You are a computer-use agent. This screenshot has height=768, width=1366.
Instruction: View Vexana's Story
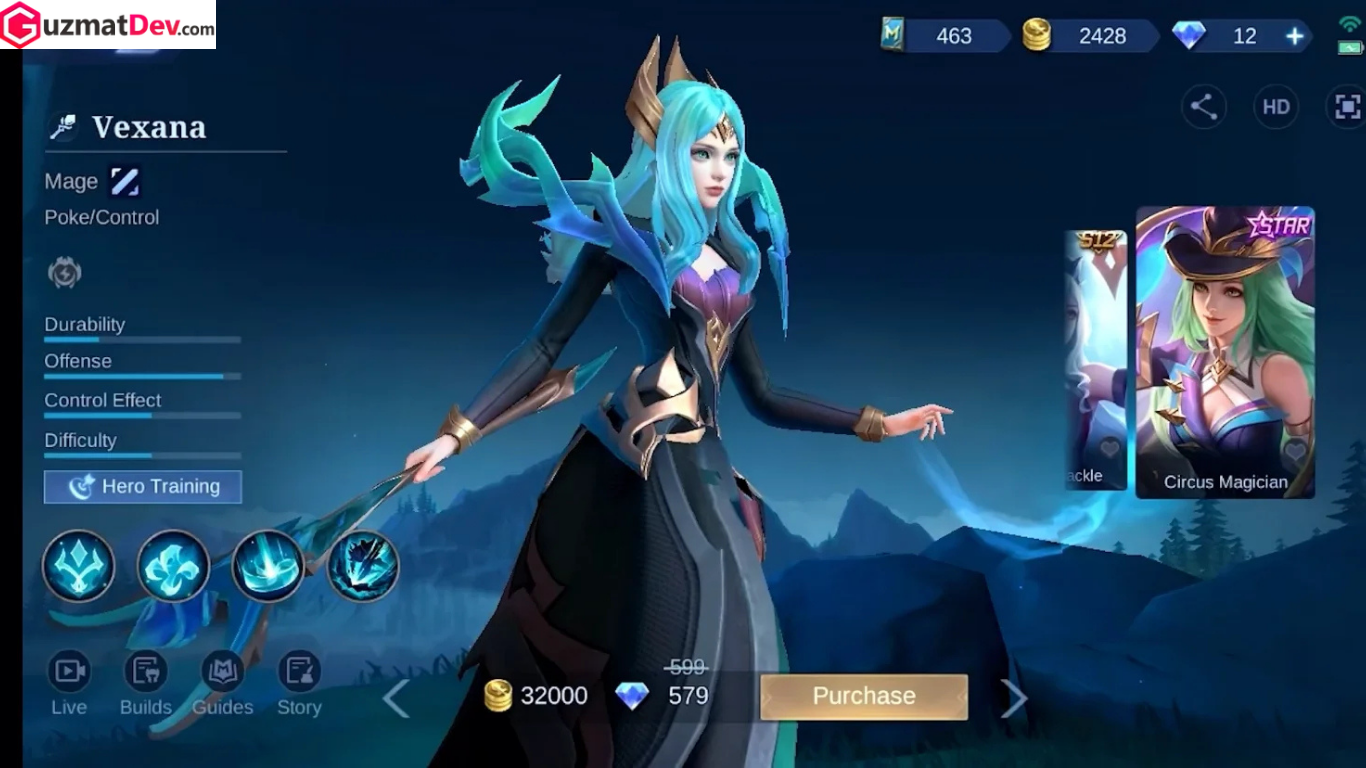pos(299,684)
